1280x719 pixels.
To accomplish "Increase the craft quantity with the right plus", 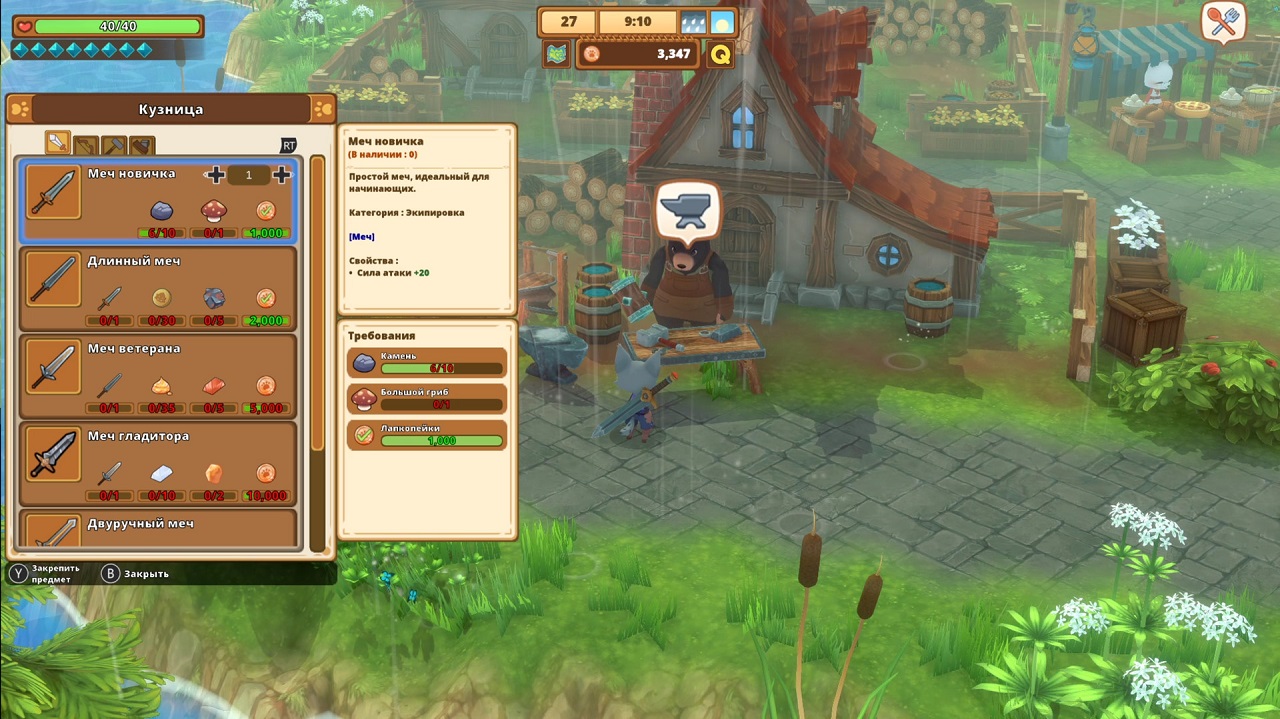I will coord(282,175).
